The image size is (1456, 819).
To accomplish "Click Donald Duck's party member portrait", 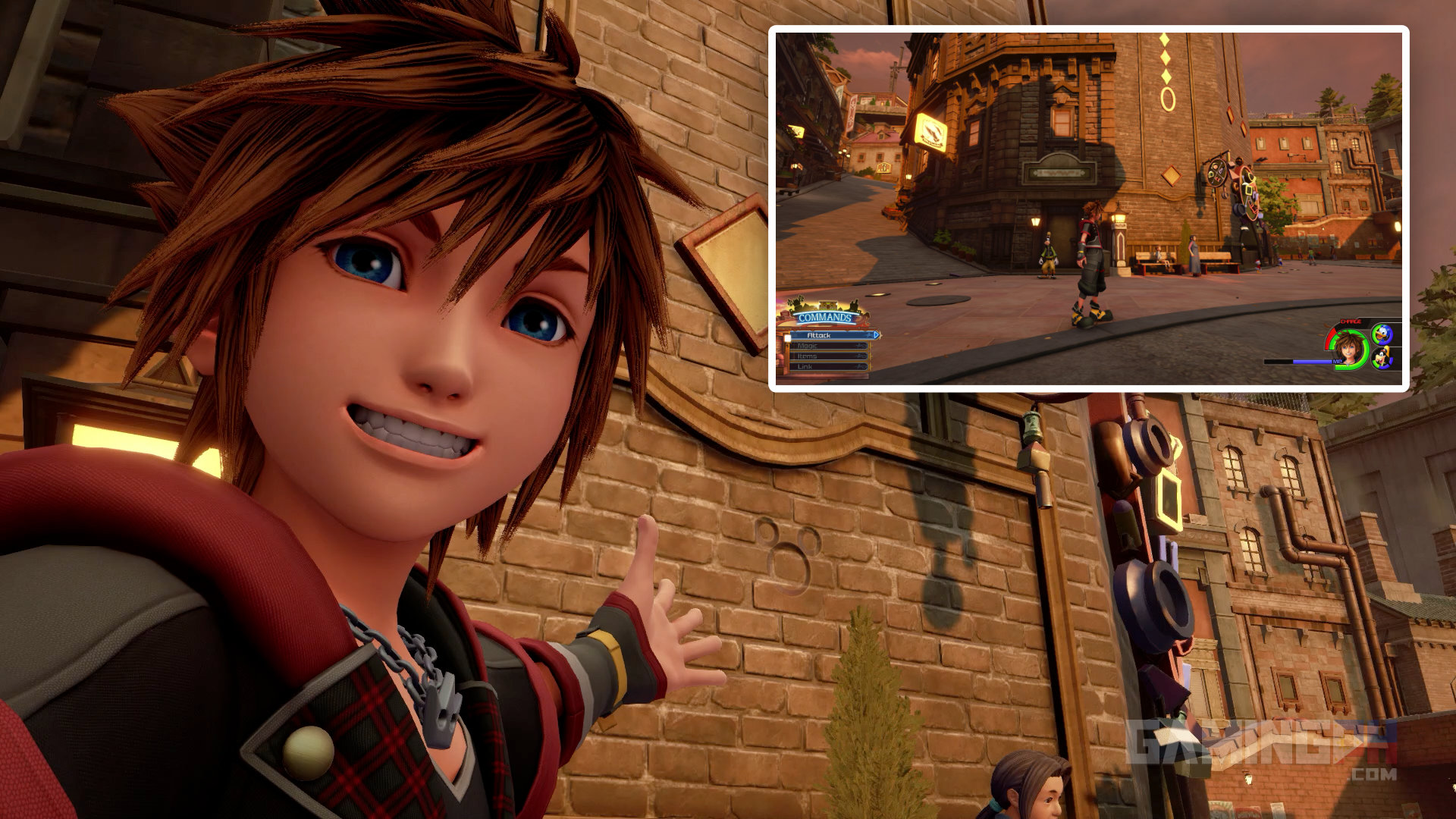I will click(x=1382, y=334).
